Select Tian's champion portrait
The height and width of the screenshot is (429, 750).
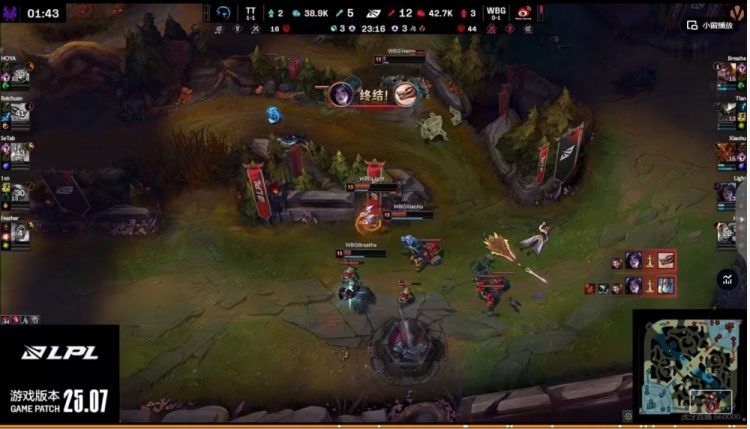pos(726,114)
